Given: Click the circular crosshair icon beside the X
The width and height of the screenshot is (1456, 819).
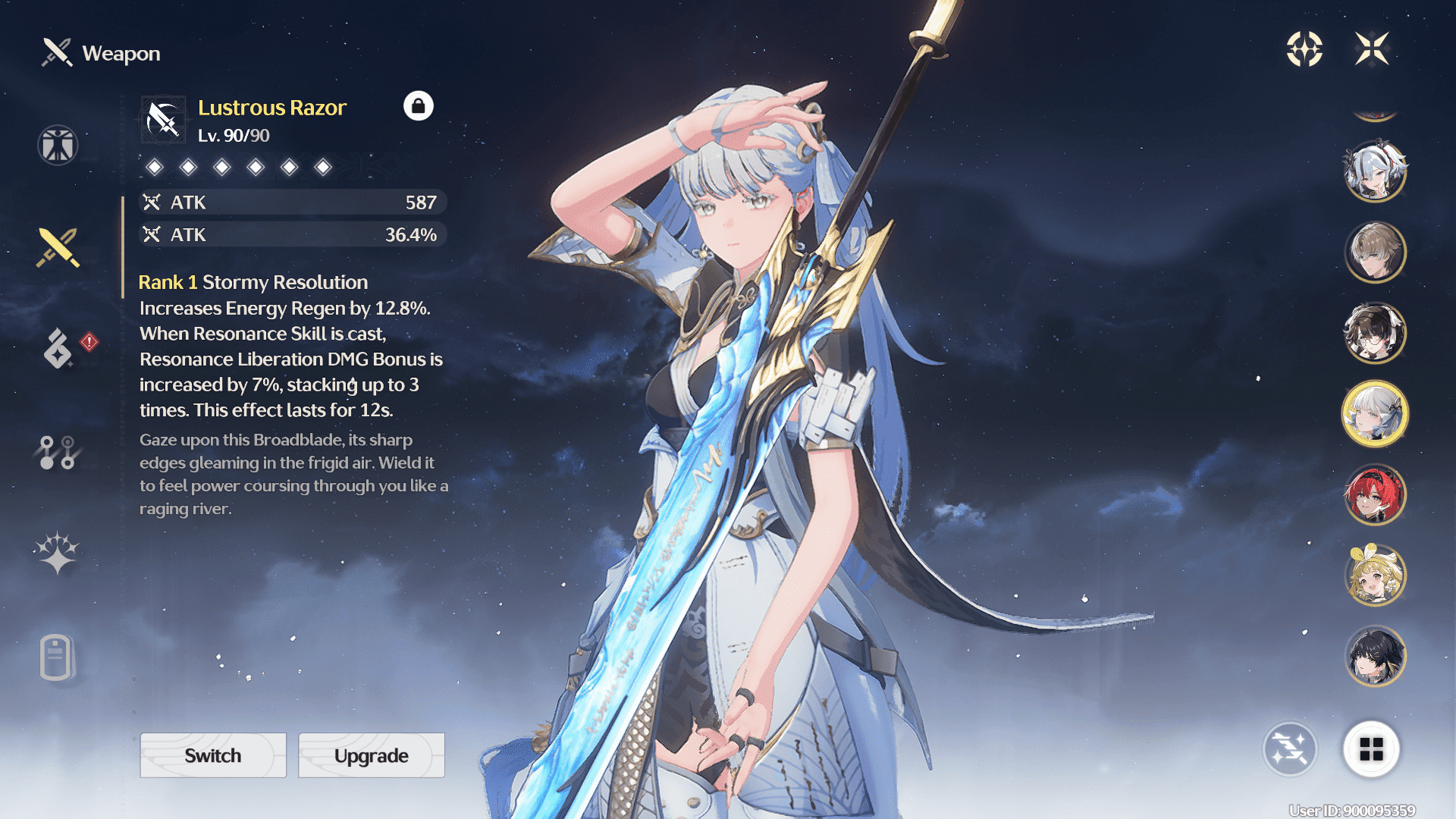Looking at the screenshot, I should point(1304,49).
